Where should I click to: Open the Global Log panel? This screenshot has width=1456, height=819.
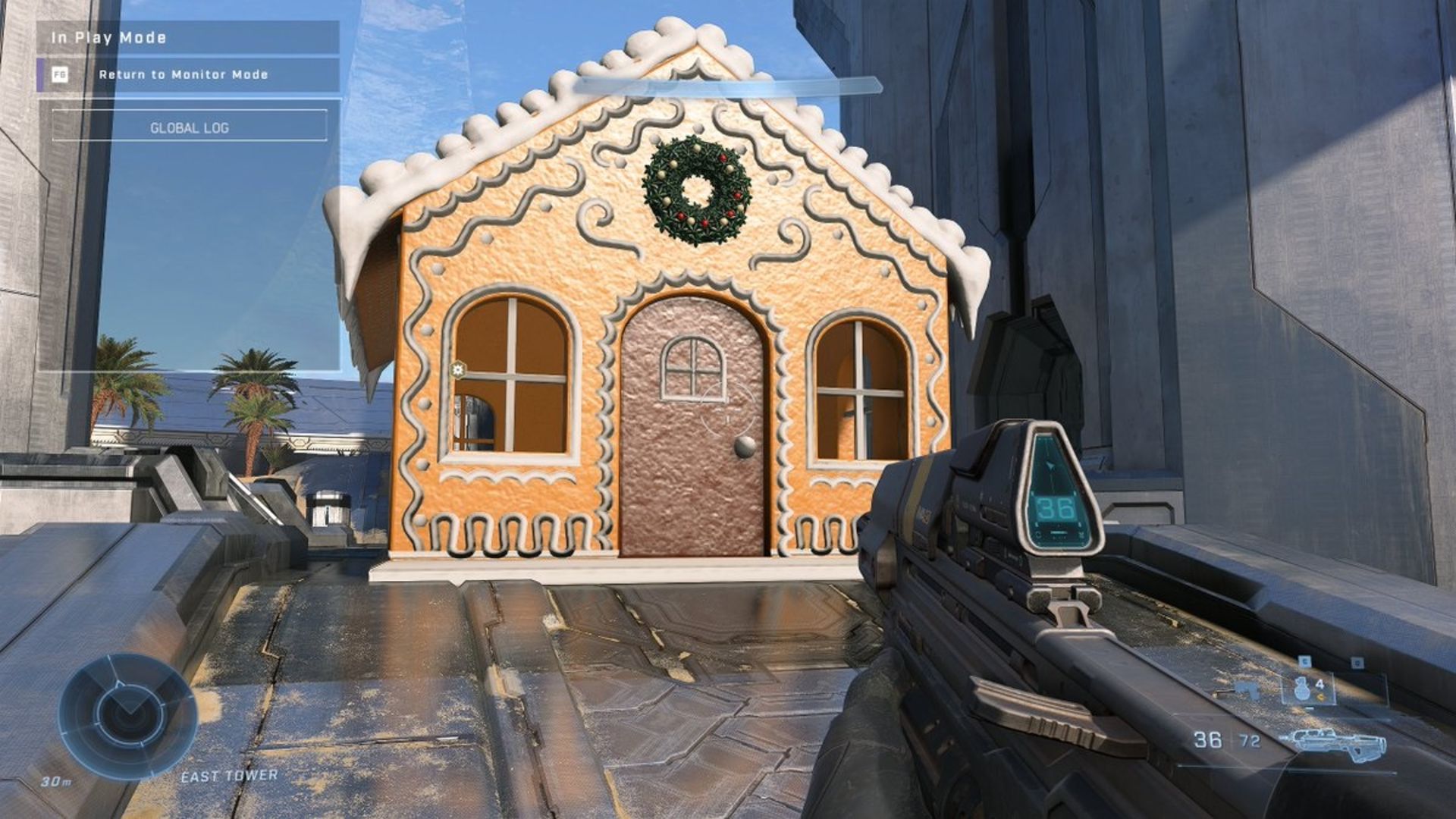tap(190, 127)
